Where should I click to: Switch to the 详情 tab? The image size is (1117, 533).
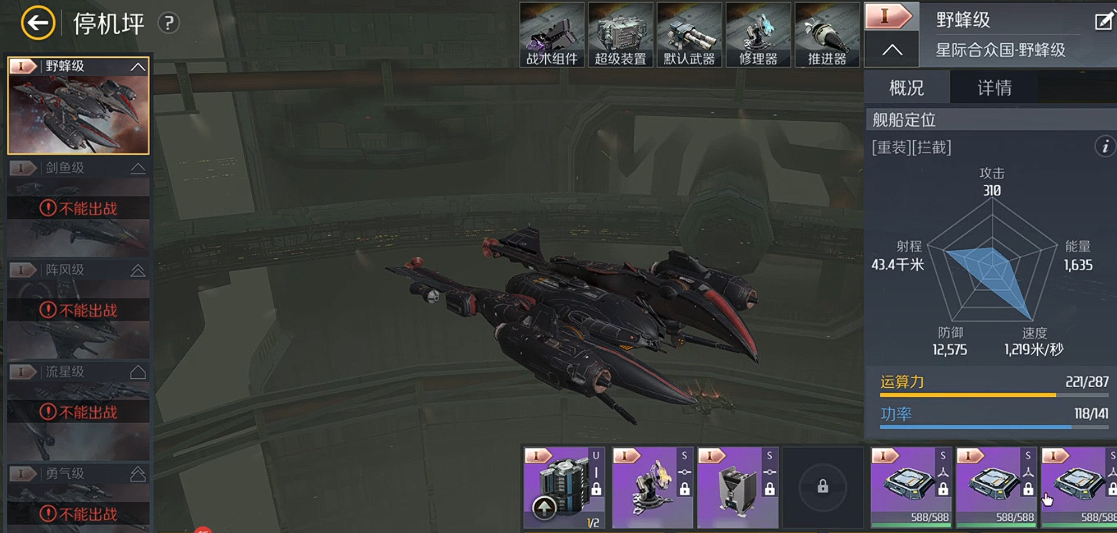tap(994, 88)
